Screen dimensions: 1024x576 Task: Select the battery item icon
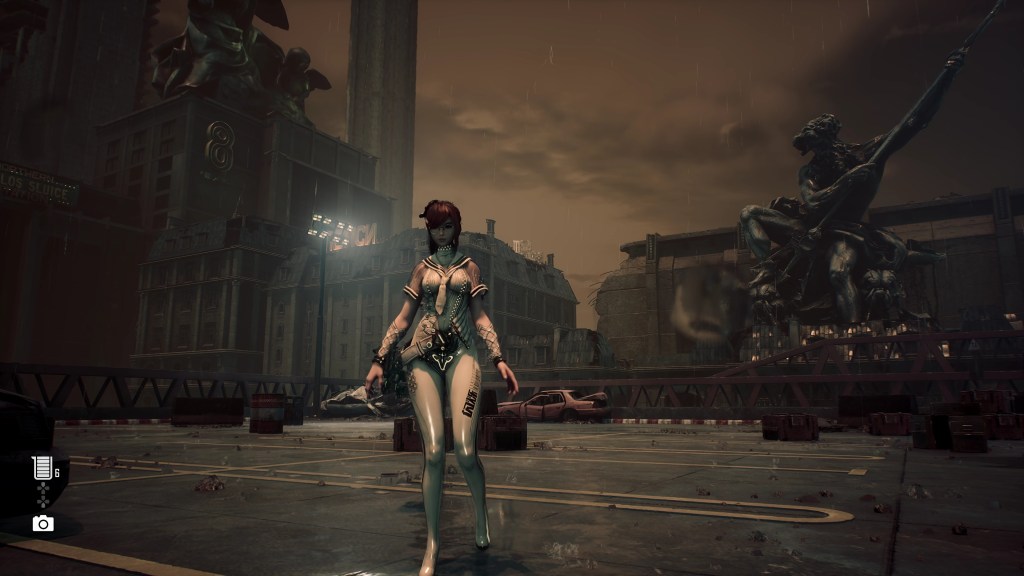point(42,468)
